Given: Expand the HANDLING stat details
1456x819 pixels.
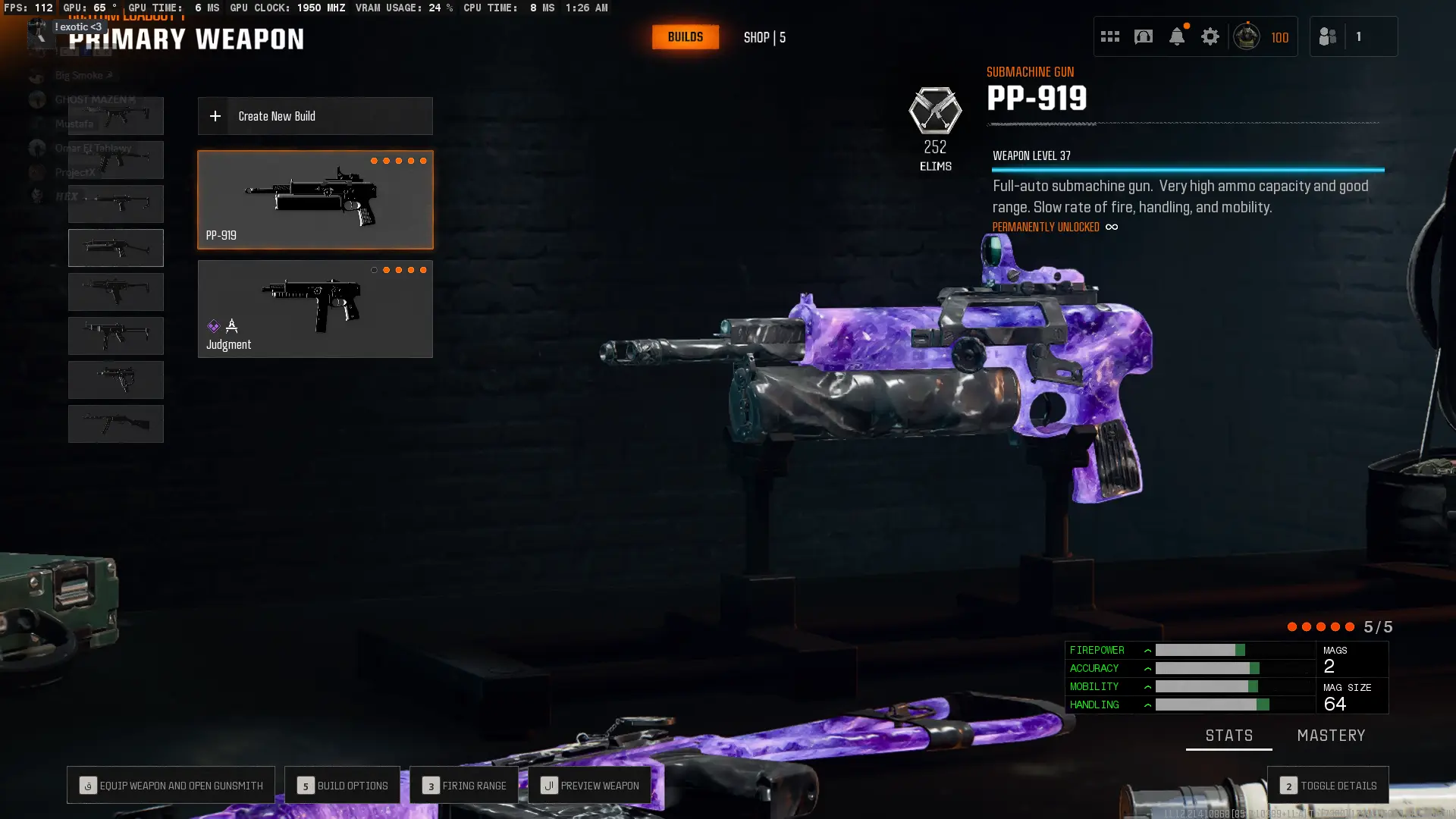Looking at the screenshot, I should tap(1147, 704).
